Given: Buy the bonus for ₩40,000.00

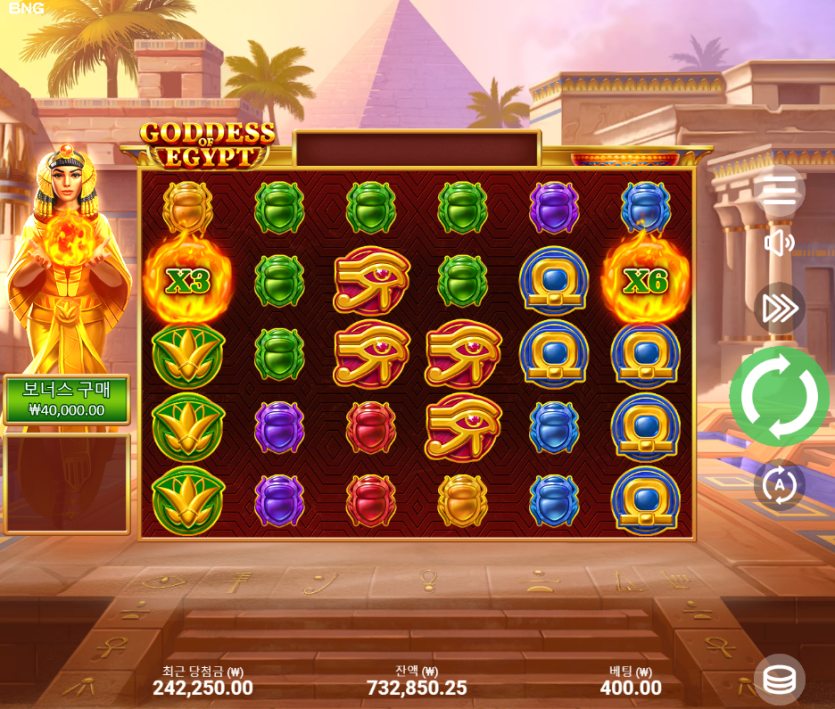Looking at the screenshot, I should click(67, 400).
